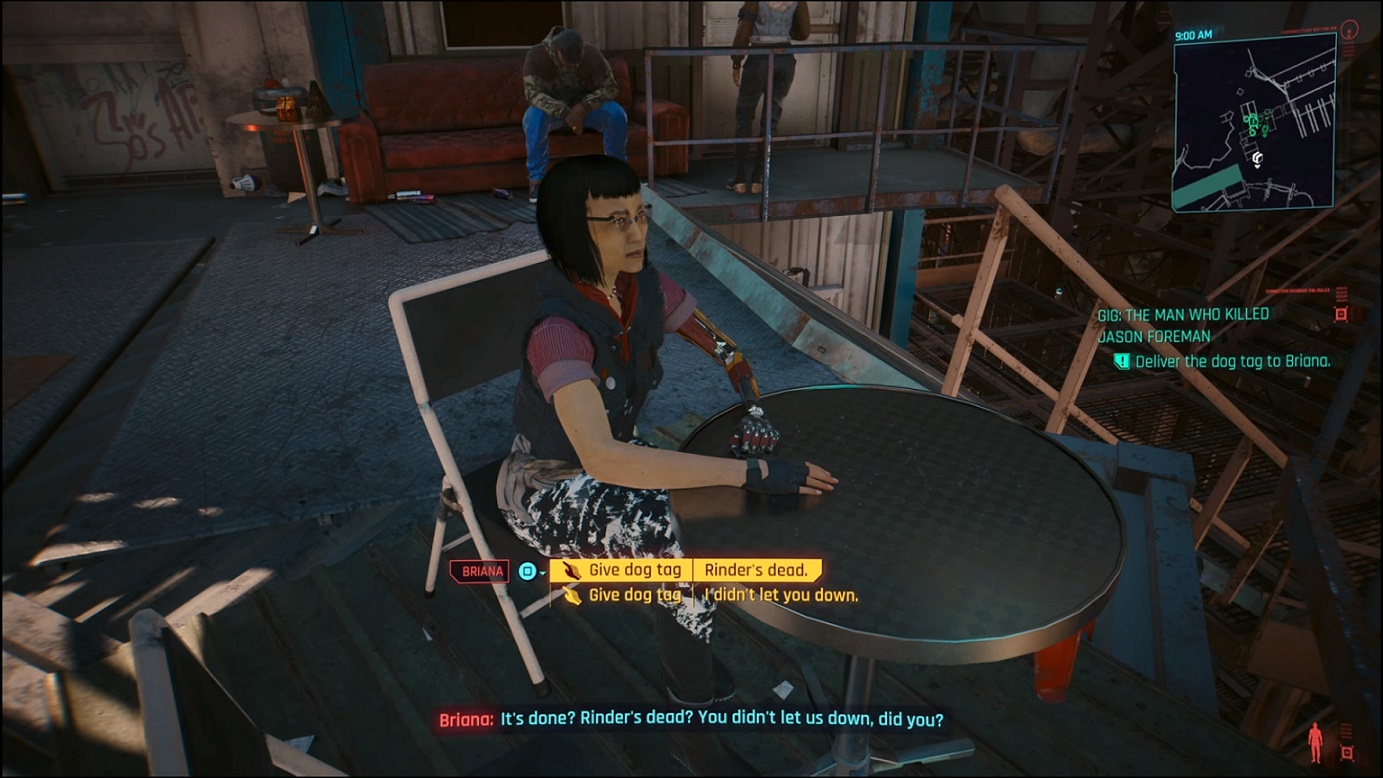
Task: Click the chevron below the minimap player marker
Action: (x=1257, y=166)
